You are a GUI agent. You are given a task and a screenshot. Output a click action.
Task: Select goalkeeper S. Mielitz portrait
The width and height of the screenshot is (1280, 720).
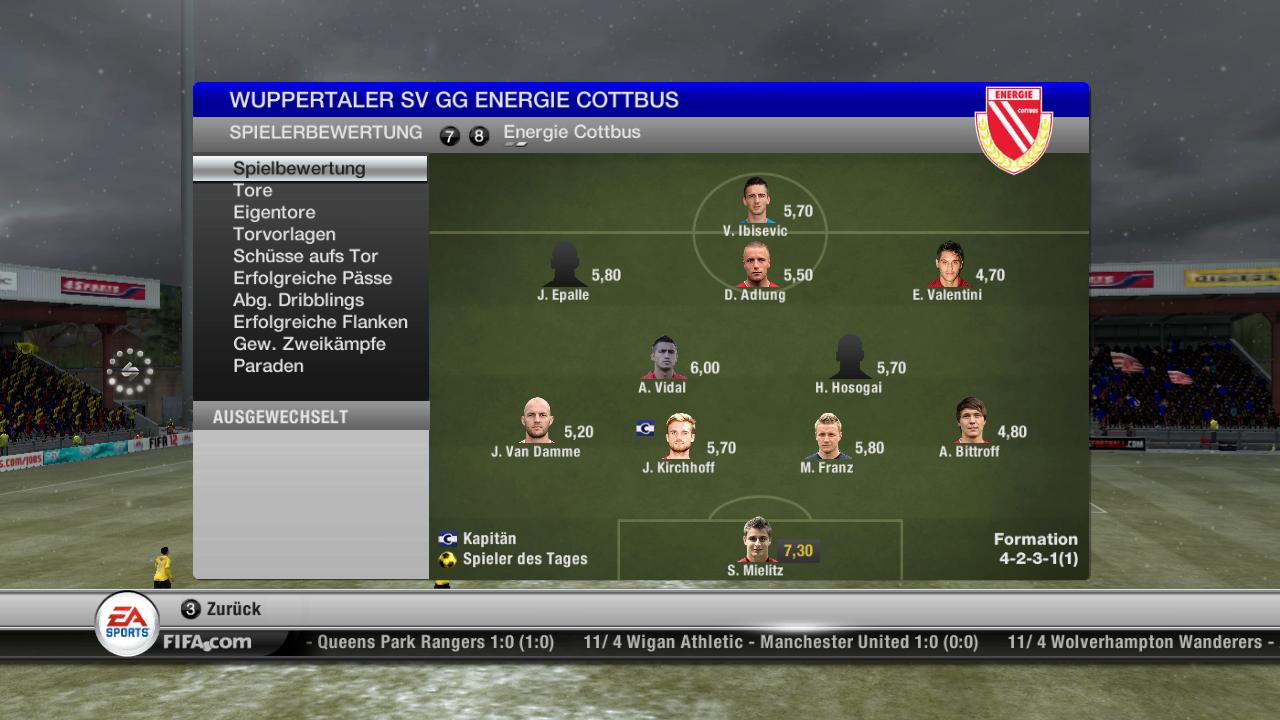click(757, 541)
